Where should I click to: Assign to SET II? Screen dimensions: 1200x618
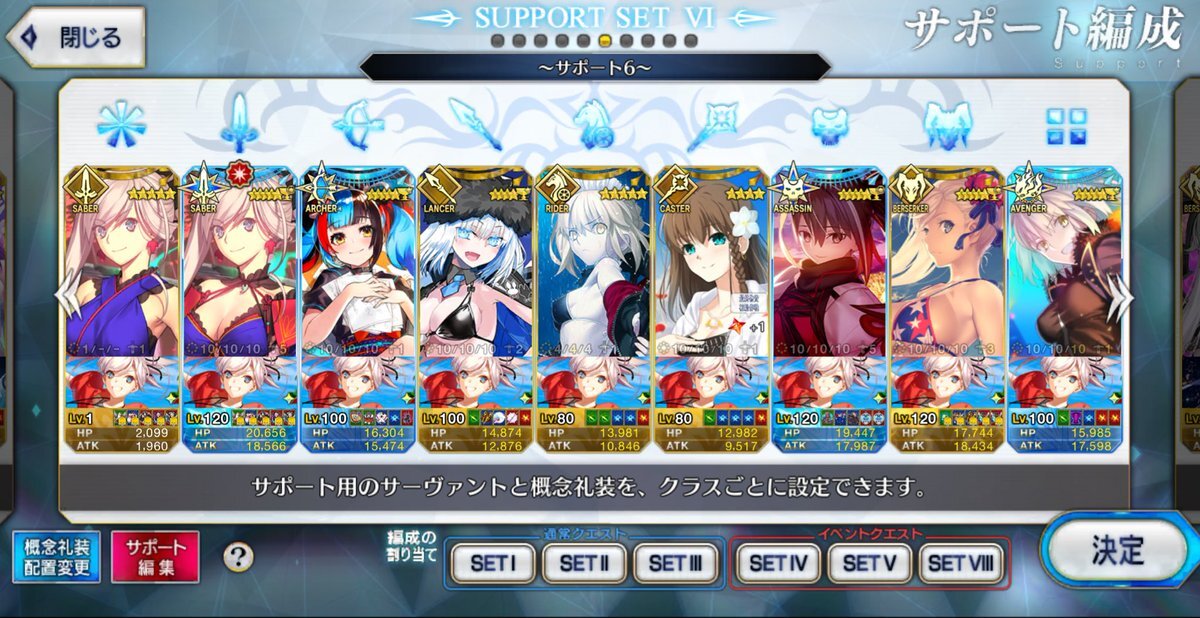click(584, 563)
